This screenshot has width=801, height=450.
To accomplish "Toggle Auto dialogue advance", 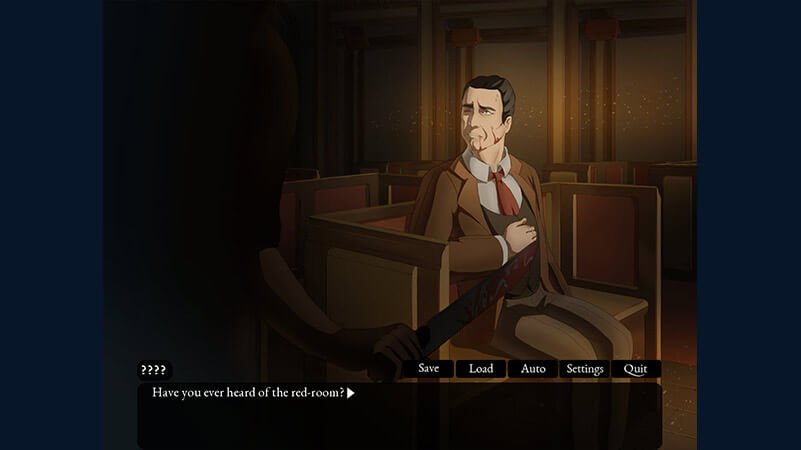I will (533, 369).
